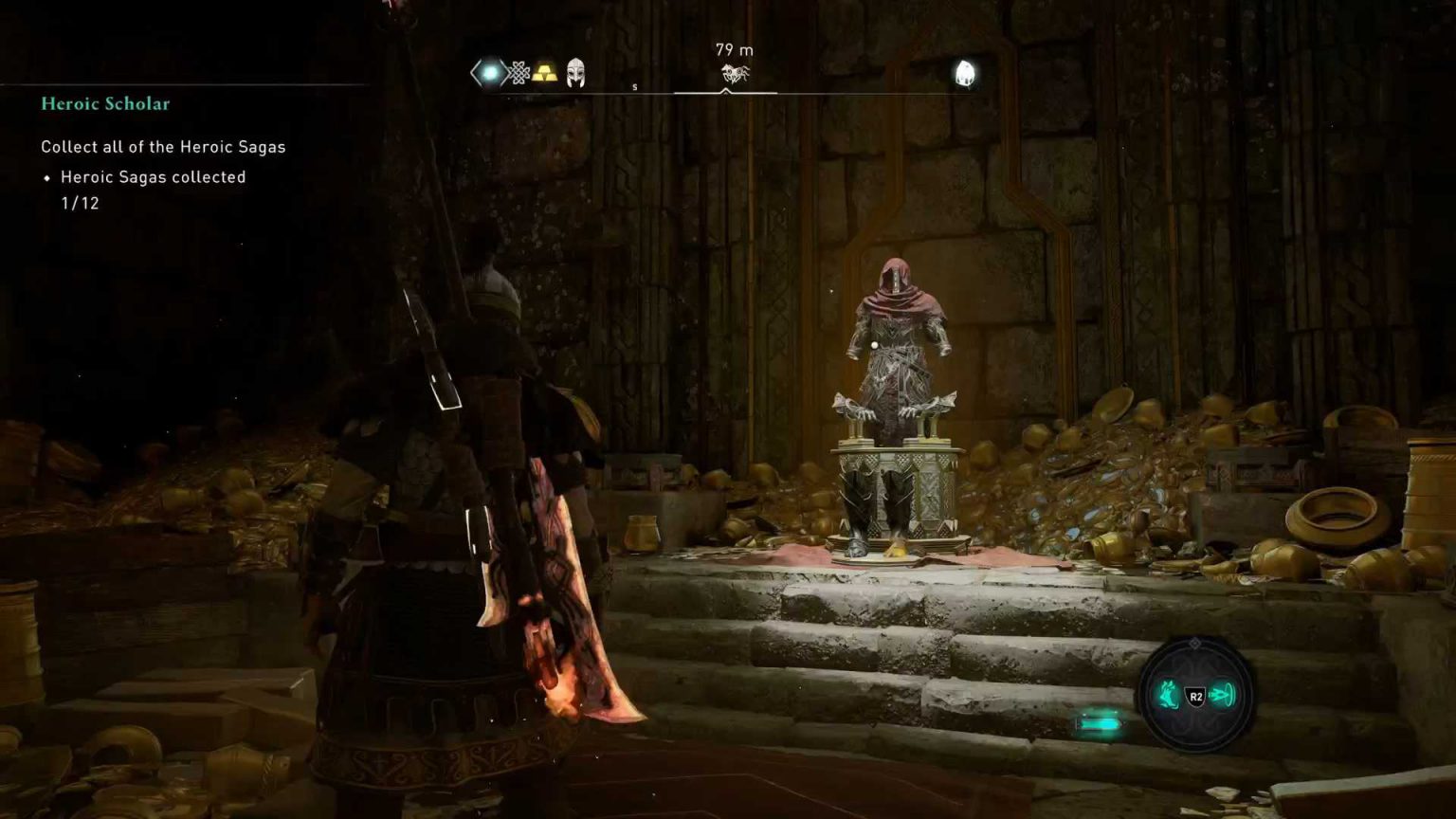Select the arrow ability icon on the wheel
1456x819 pixels.
[1221, 693]
